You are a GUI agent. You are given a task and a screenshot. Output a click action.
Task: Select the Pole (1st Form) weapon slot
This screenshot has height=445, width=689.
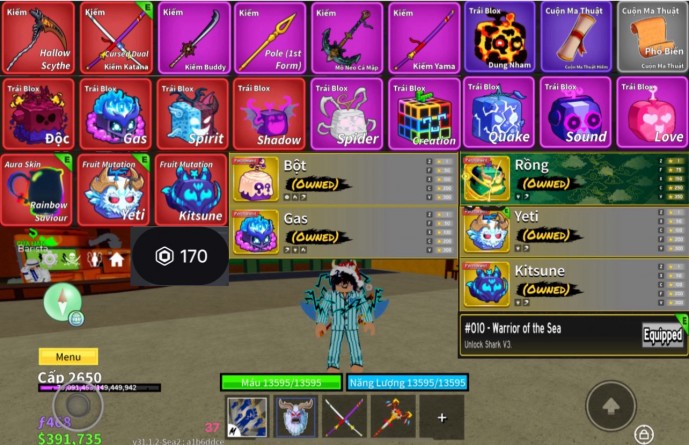pyautogui.click(x=268, y=38)
